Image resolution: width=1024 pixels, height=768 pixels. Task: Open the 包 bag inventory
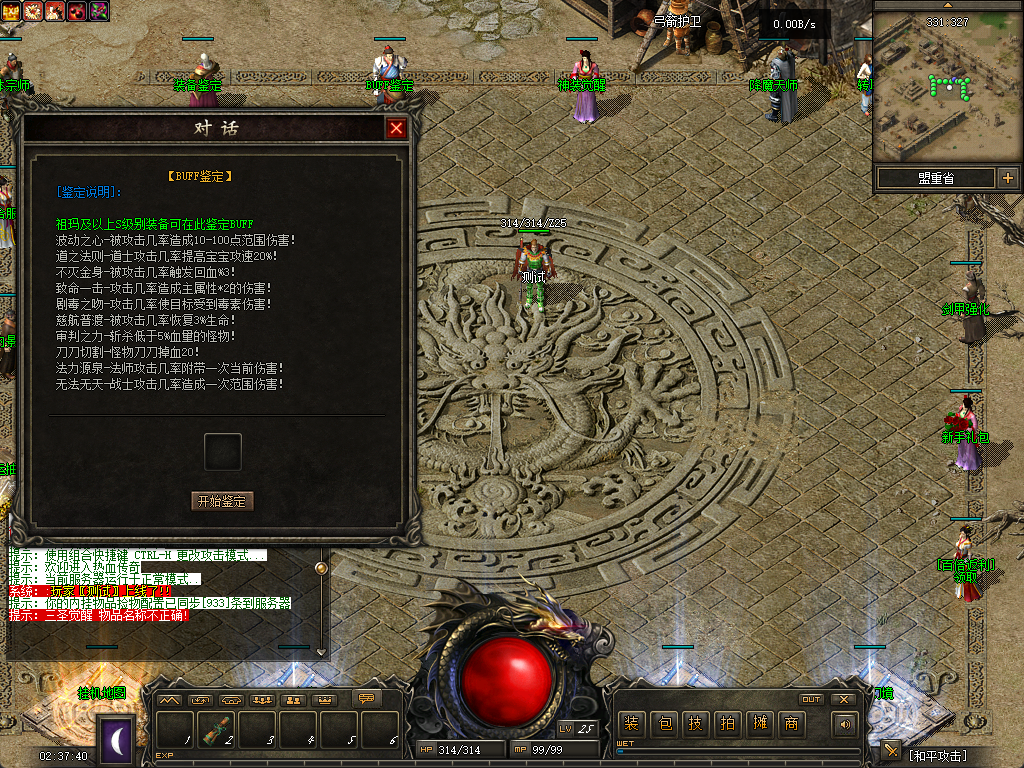[x=664, y=723]
